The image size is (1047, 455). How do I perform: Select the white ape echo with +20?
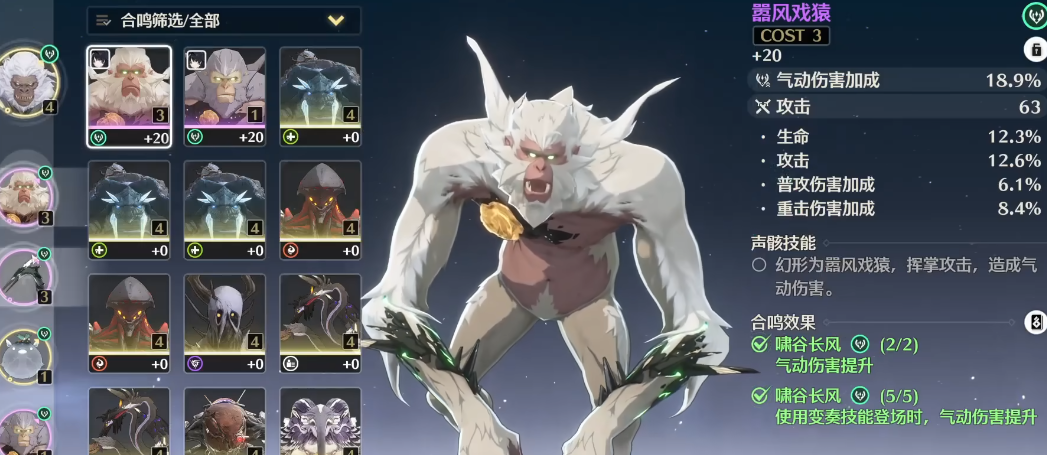(129, 97)
